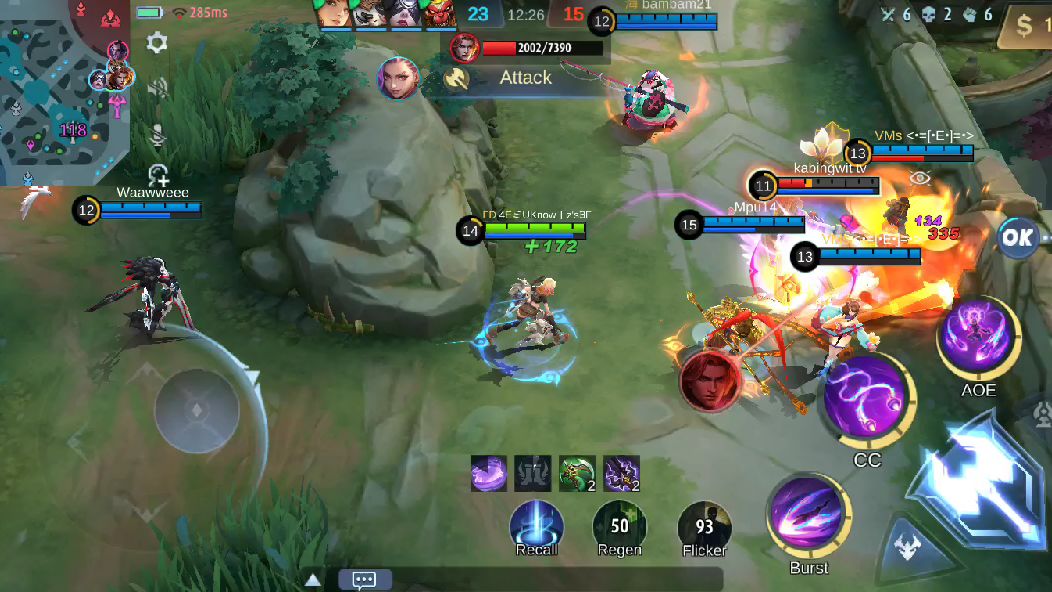1052x592 pixels.
Task: Open the chat message box
Action: pos(364,579)
